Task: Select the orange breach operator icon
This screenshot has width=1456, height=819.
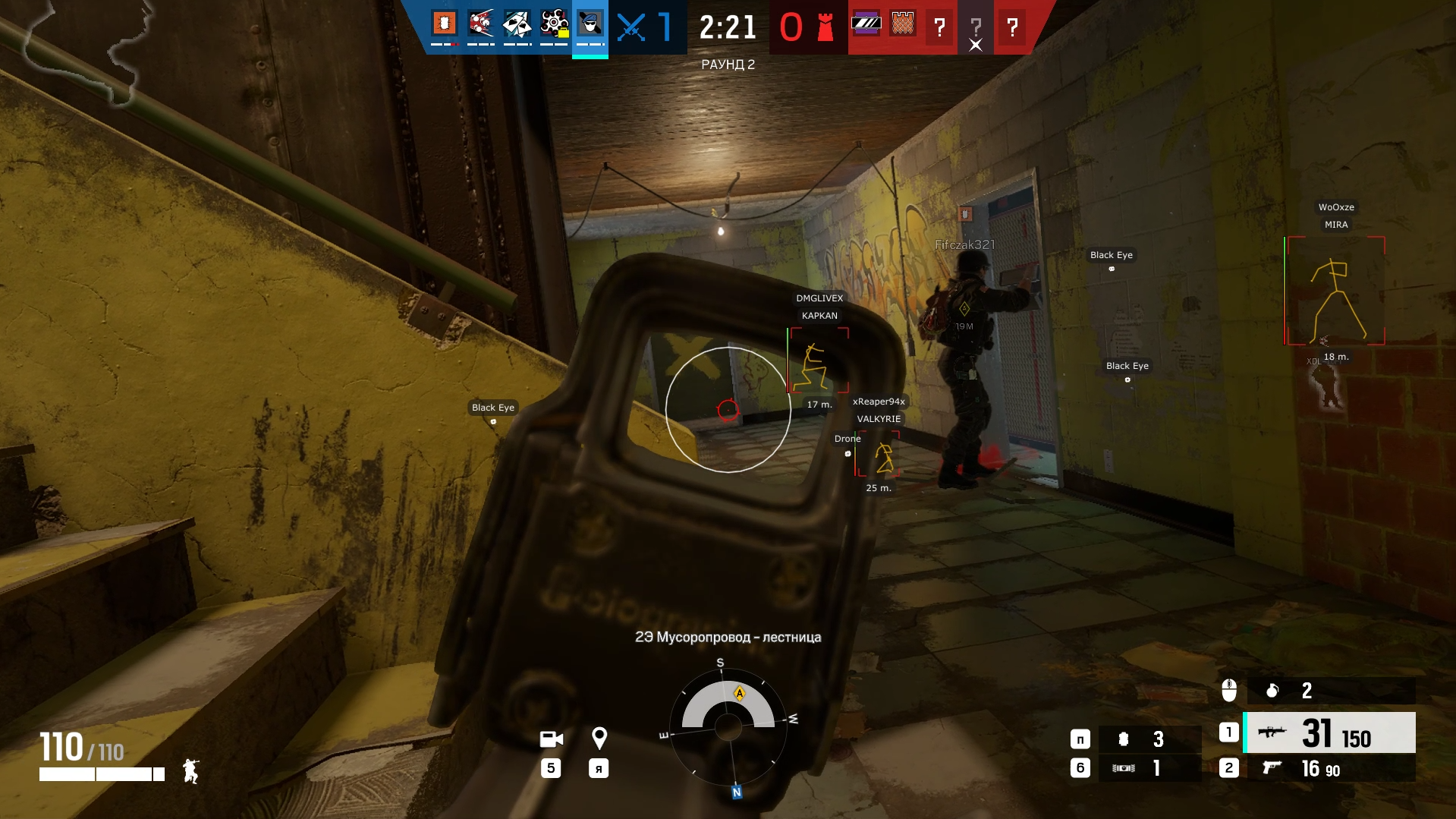Action: tap(445, 24)
